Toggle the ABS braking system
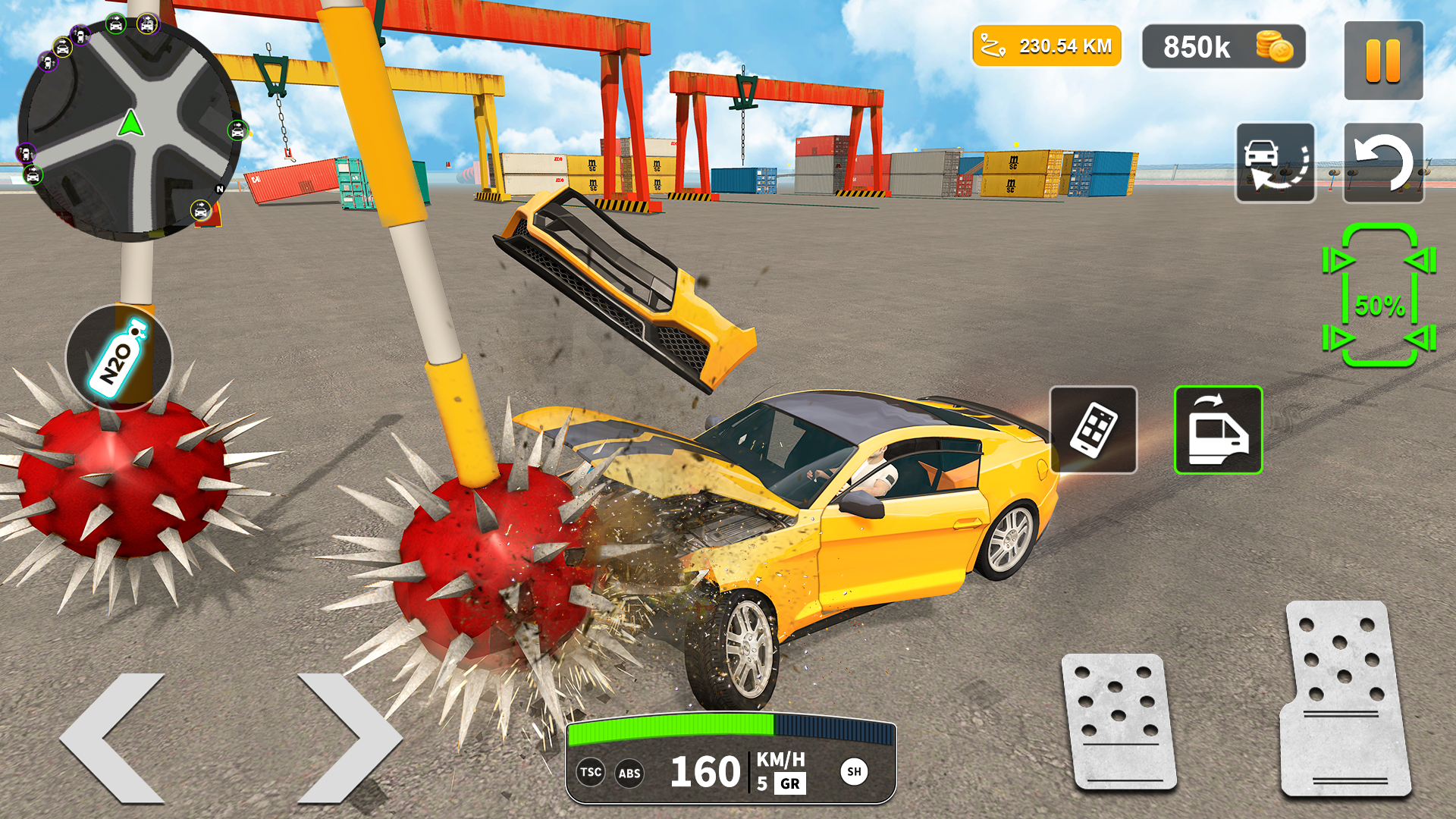The width and height of the screenshot is (1456, 819). pos(631,773)
